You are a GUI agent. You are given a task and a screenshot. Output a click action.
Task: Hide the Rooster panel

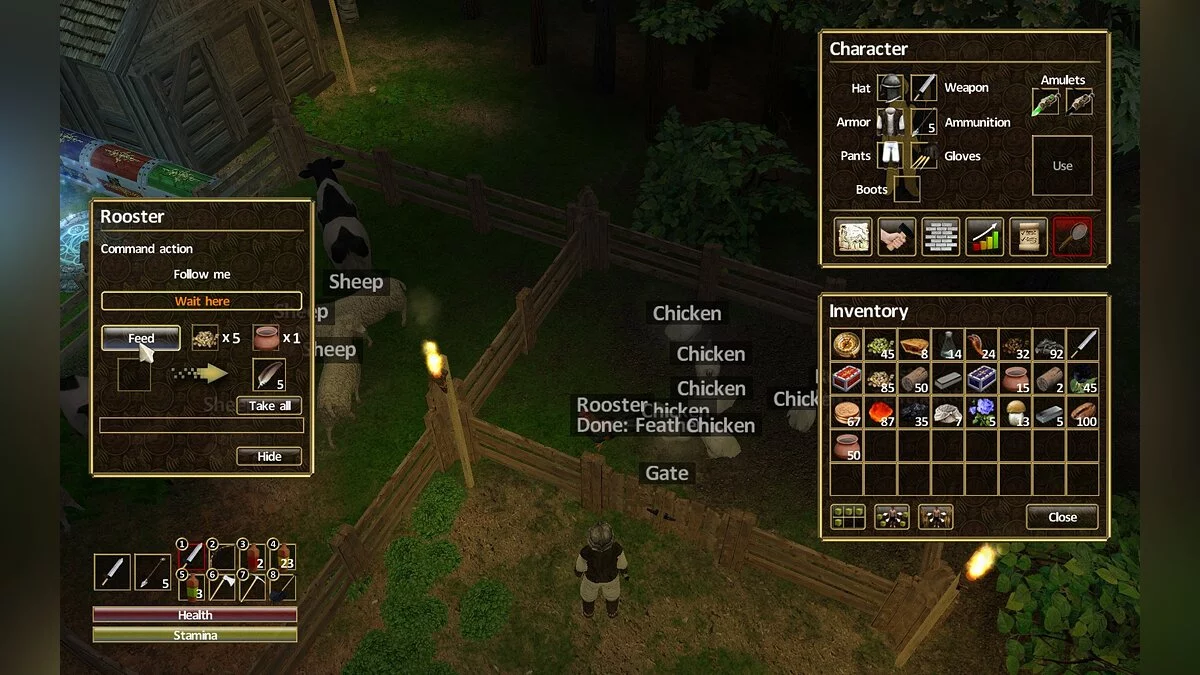[269, 456]
